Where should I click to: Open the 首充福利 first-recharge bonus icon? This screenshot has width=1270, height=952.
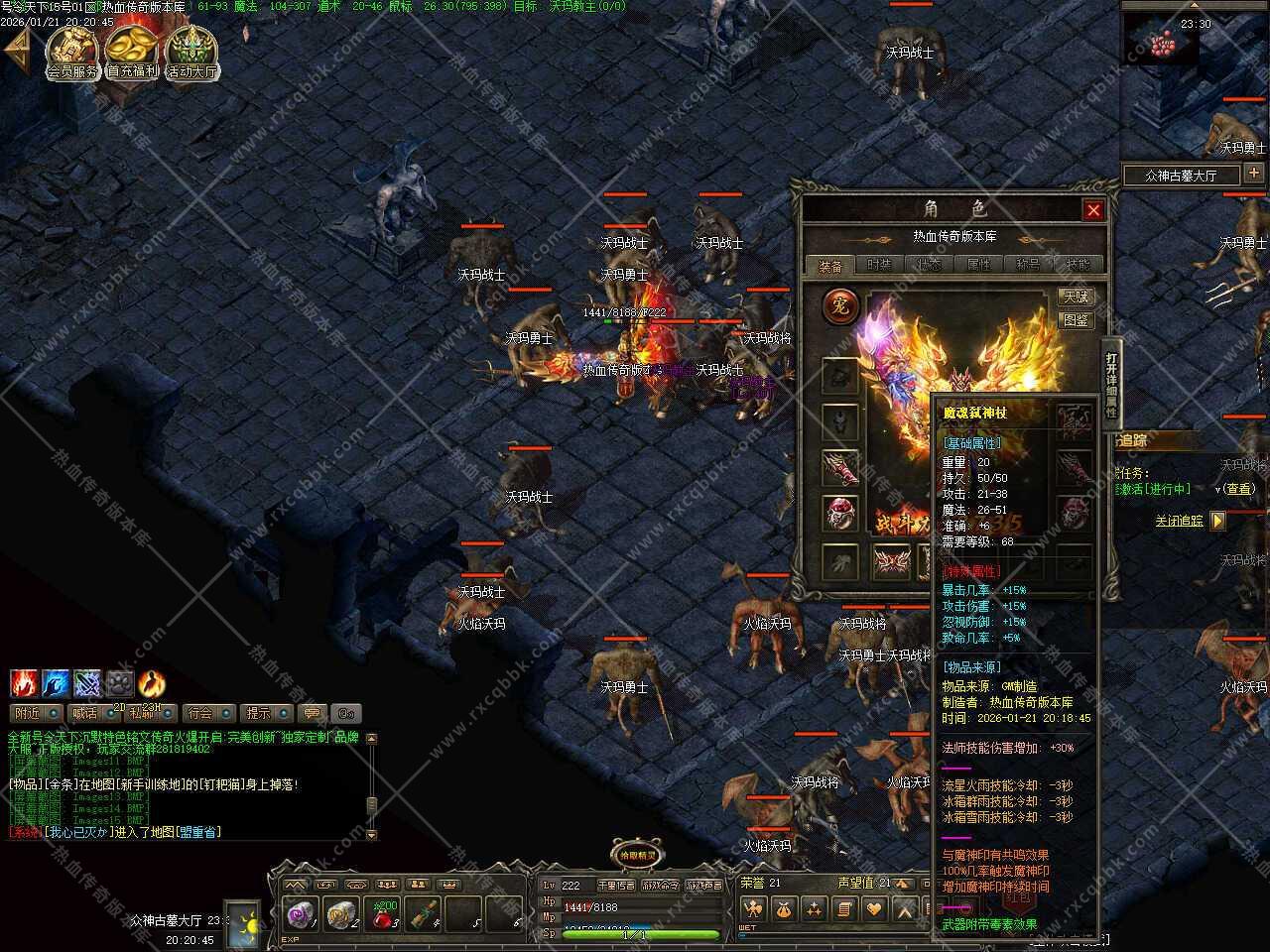click(x=132, y=52)
